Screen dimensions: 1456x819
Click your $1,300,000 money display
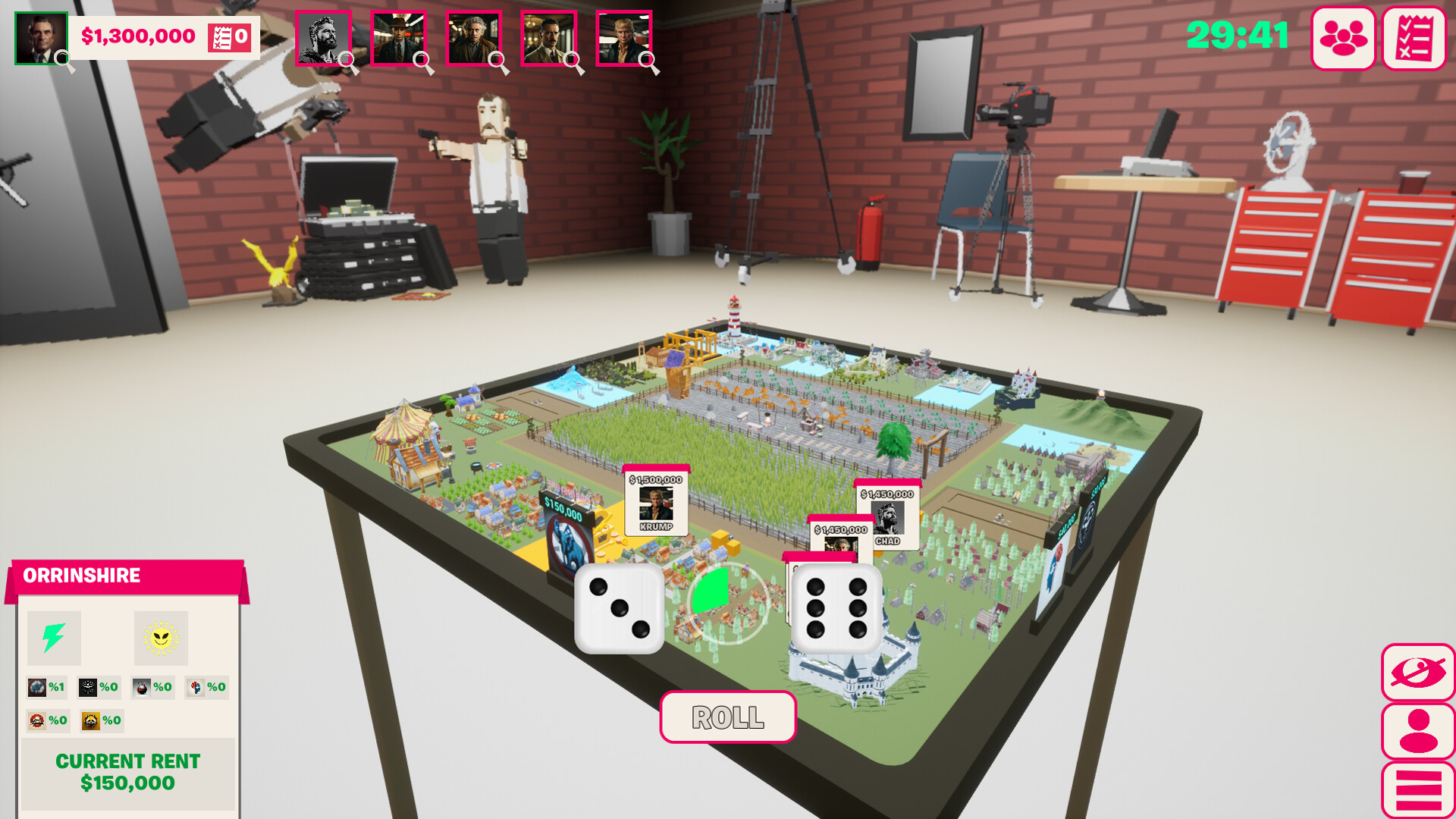tap(139, 34)
